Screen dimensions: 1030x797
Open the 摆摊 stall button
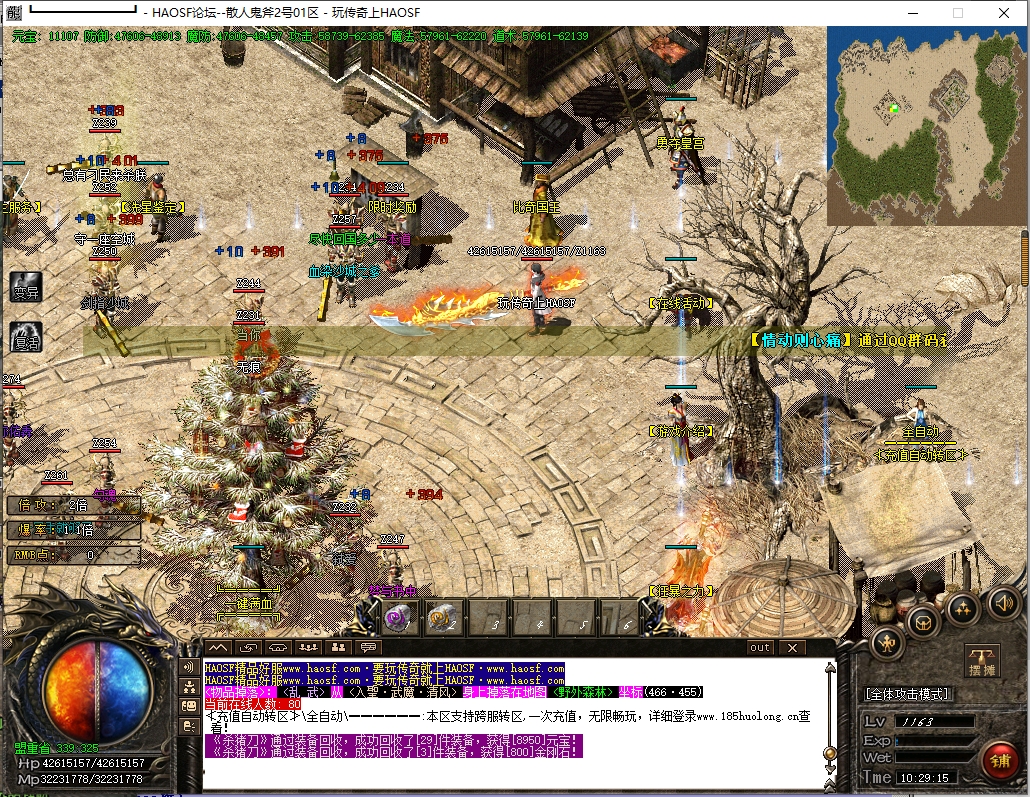coord(981,661)
